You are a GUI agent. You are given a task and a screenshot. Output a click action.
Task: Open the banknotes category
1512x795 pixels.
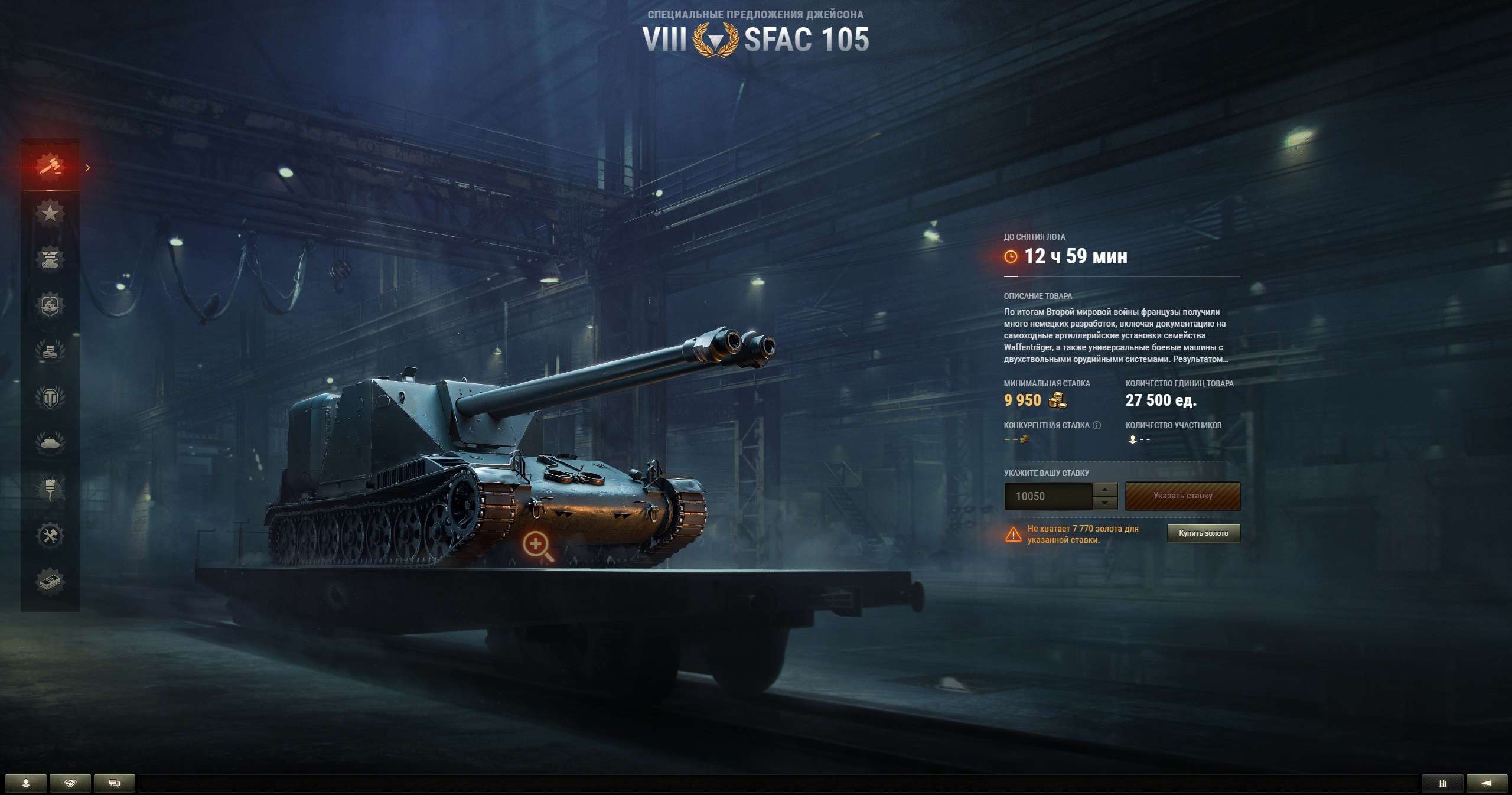(50, 582)
